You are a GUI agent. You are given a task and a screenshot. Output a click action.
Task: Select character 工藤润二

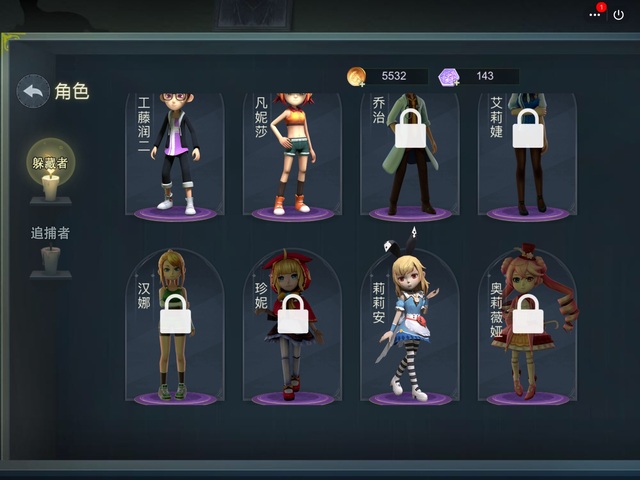175,155
